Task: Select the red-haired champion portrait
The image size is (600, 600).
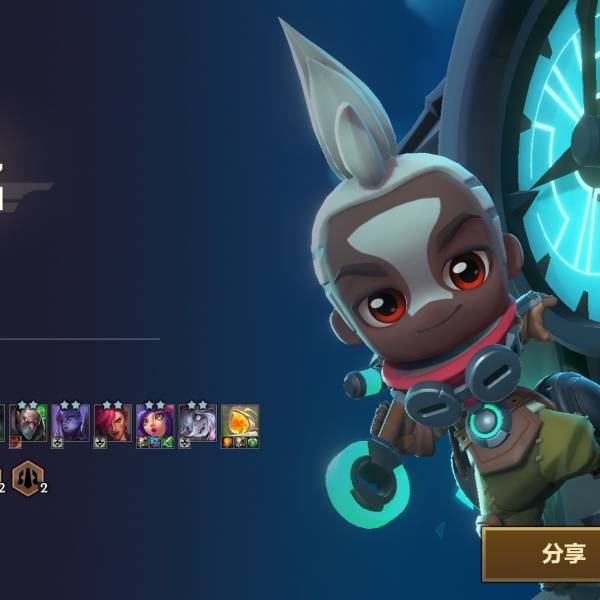Action: click(x=112, y=424)
